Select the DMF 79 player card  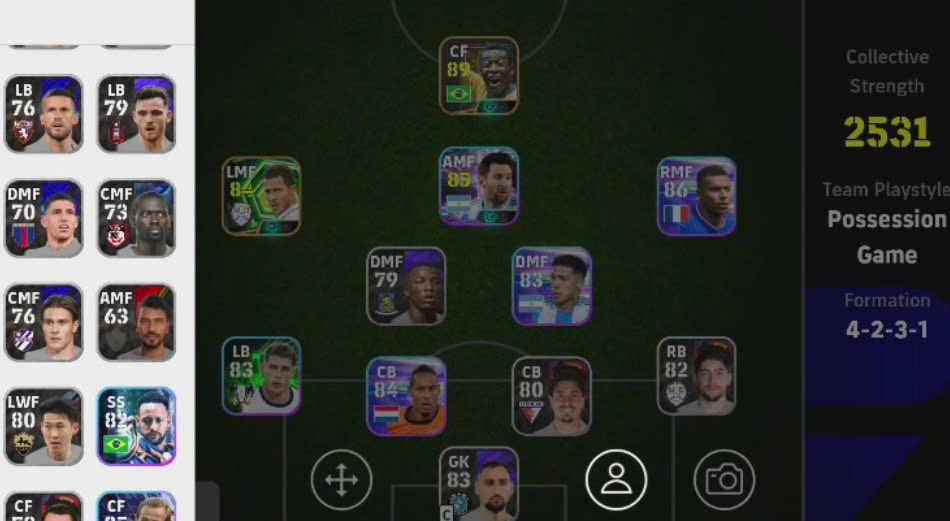(x=406, y=286)
